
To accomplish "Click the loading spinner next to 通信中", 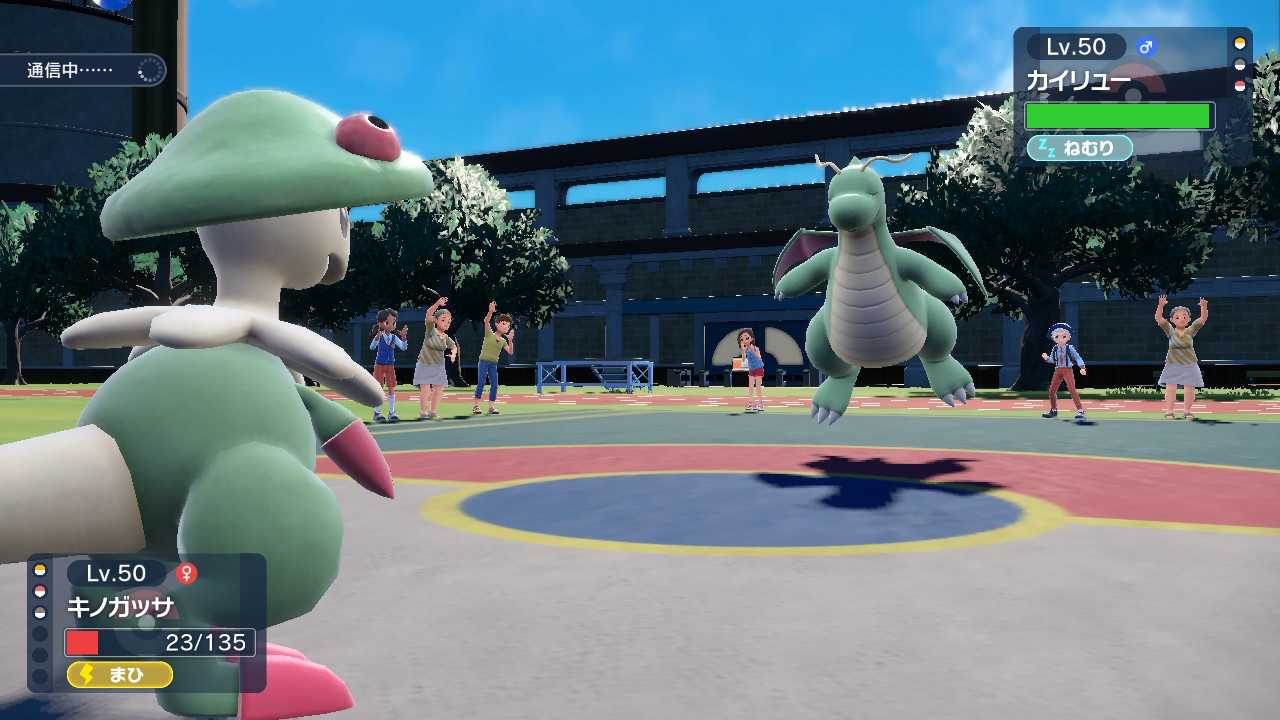I will point(148,71).
